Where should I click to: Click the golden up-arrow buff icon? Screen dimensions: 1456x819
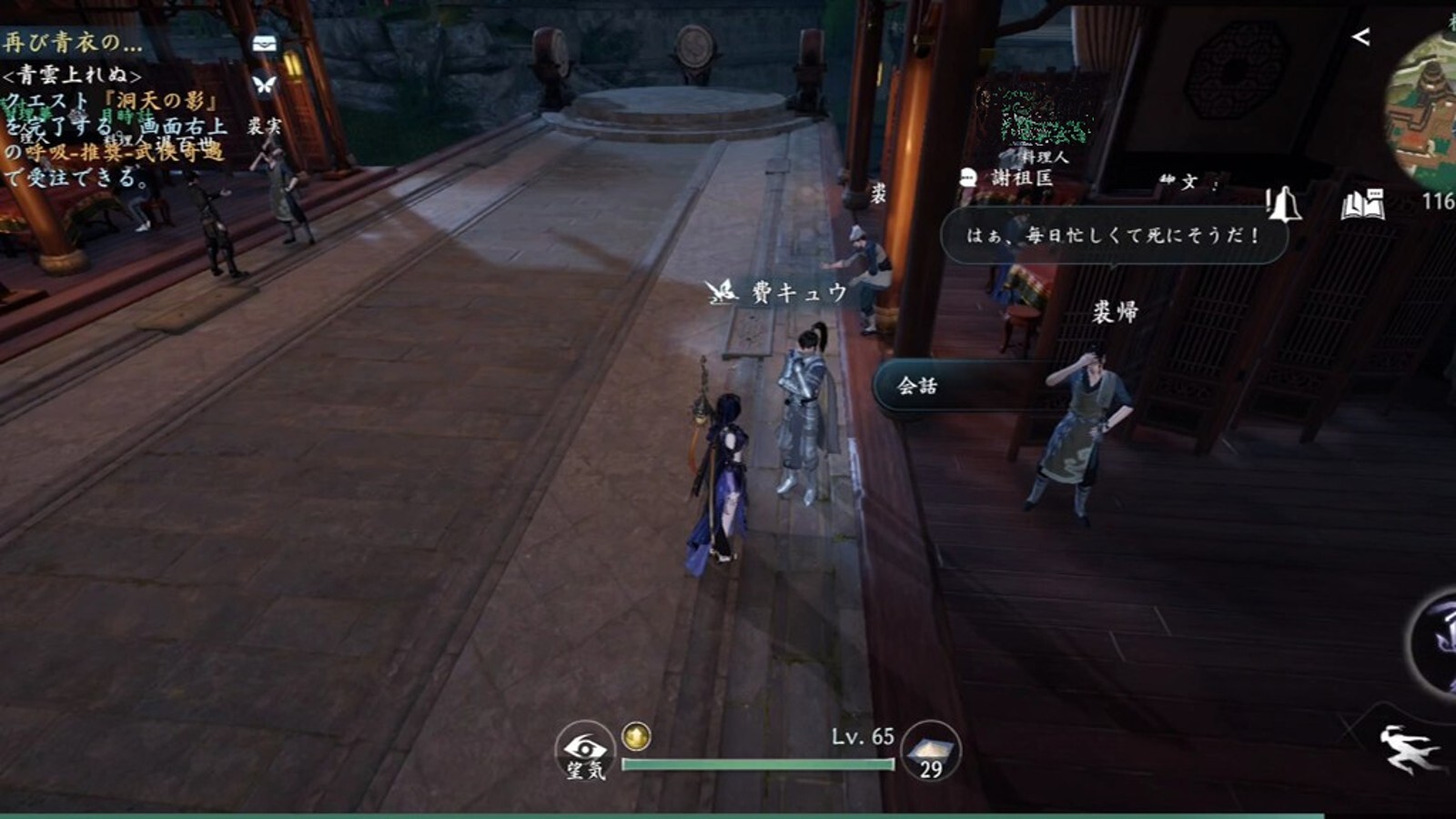pos(636,735)
